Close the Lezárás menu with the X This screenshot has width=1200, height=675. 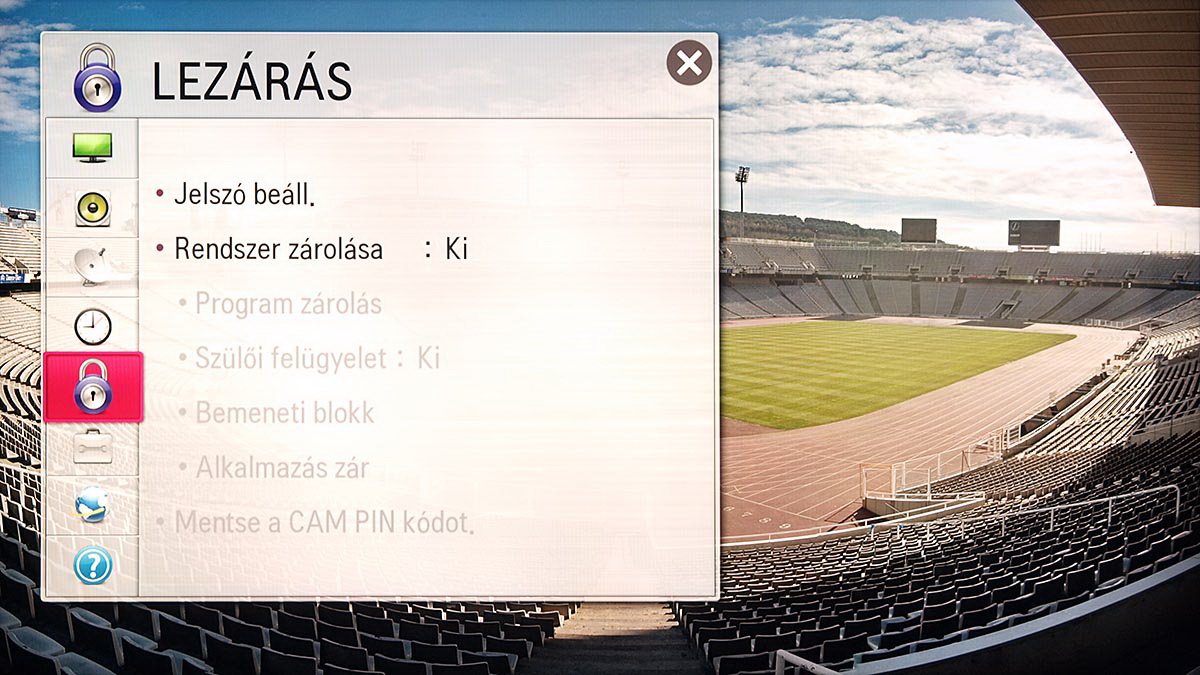(689, 63)
